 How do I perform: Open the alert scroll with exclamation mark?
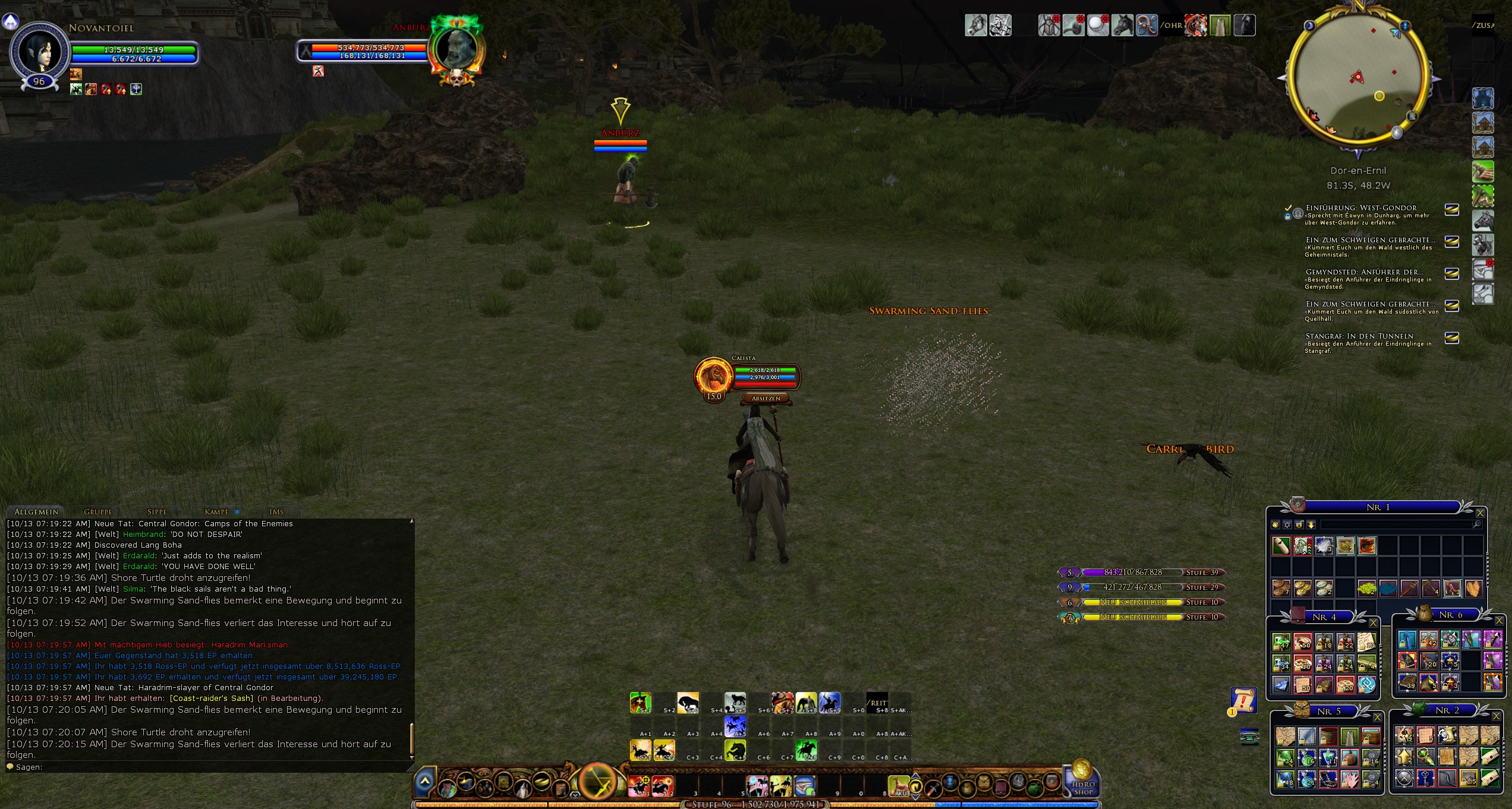[x=1243, y=700]
